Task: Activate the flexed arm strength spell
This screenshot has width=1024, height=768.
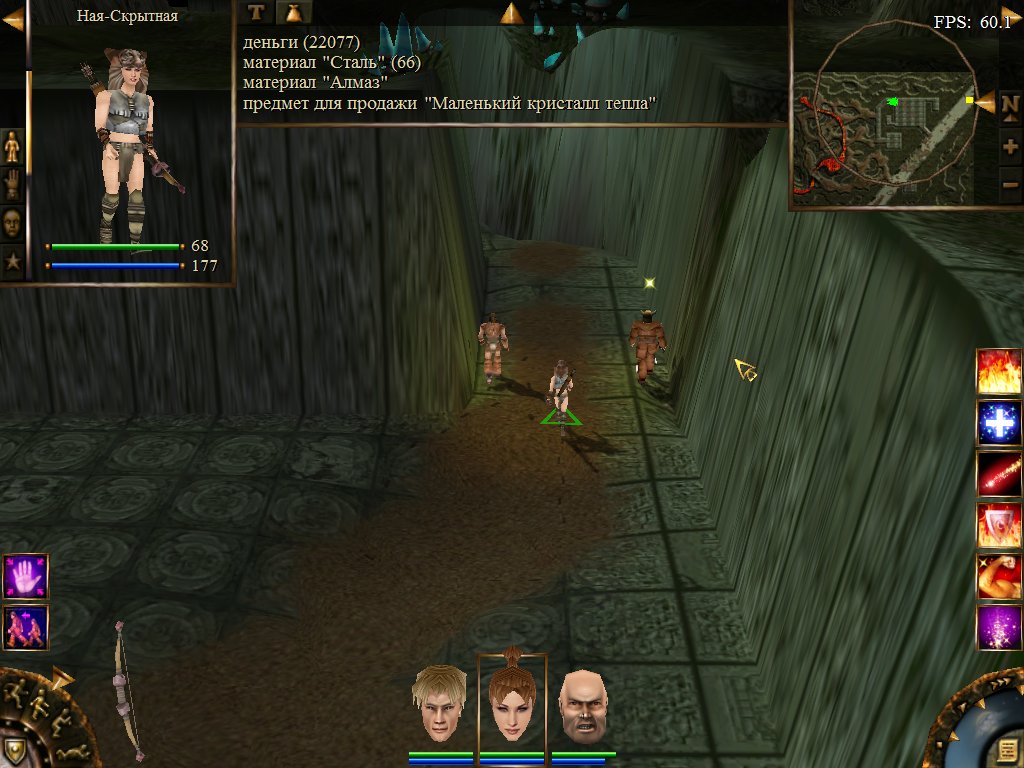Action: (x=998, y=578)
